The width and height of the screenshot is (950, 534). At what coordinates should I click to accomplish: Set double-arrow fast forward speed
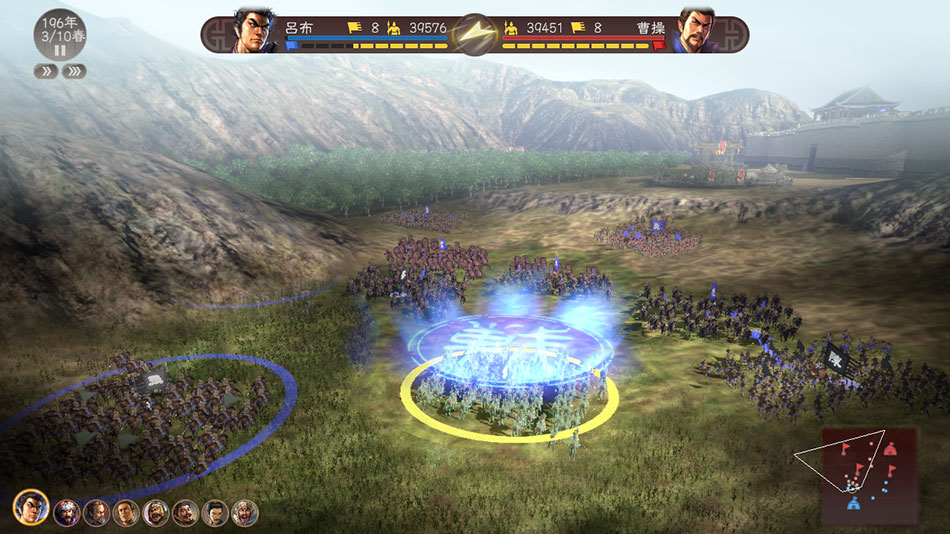pyautogui.click(x=45, y=71)
